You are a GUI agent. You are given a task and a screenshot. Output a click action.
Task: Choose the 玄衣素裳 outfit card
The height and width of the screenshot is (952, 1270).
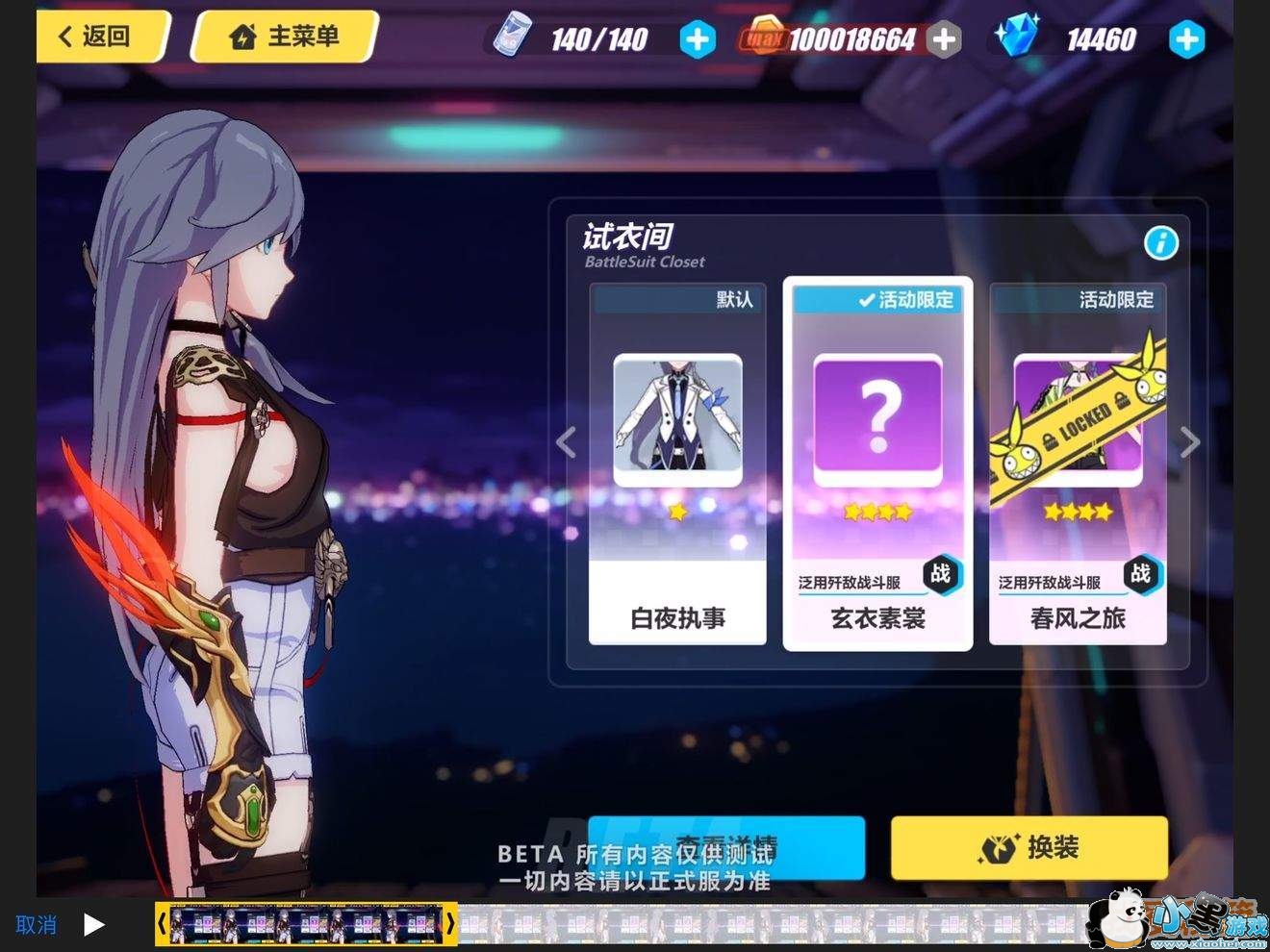click(x=877, y=463)
